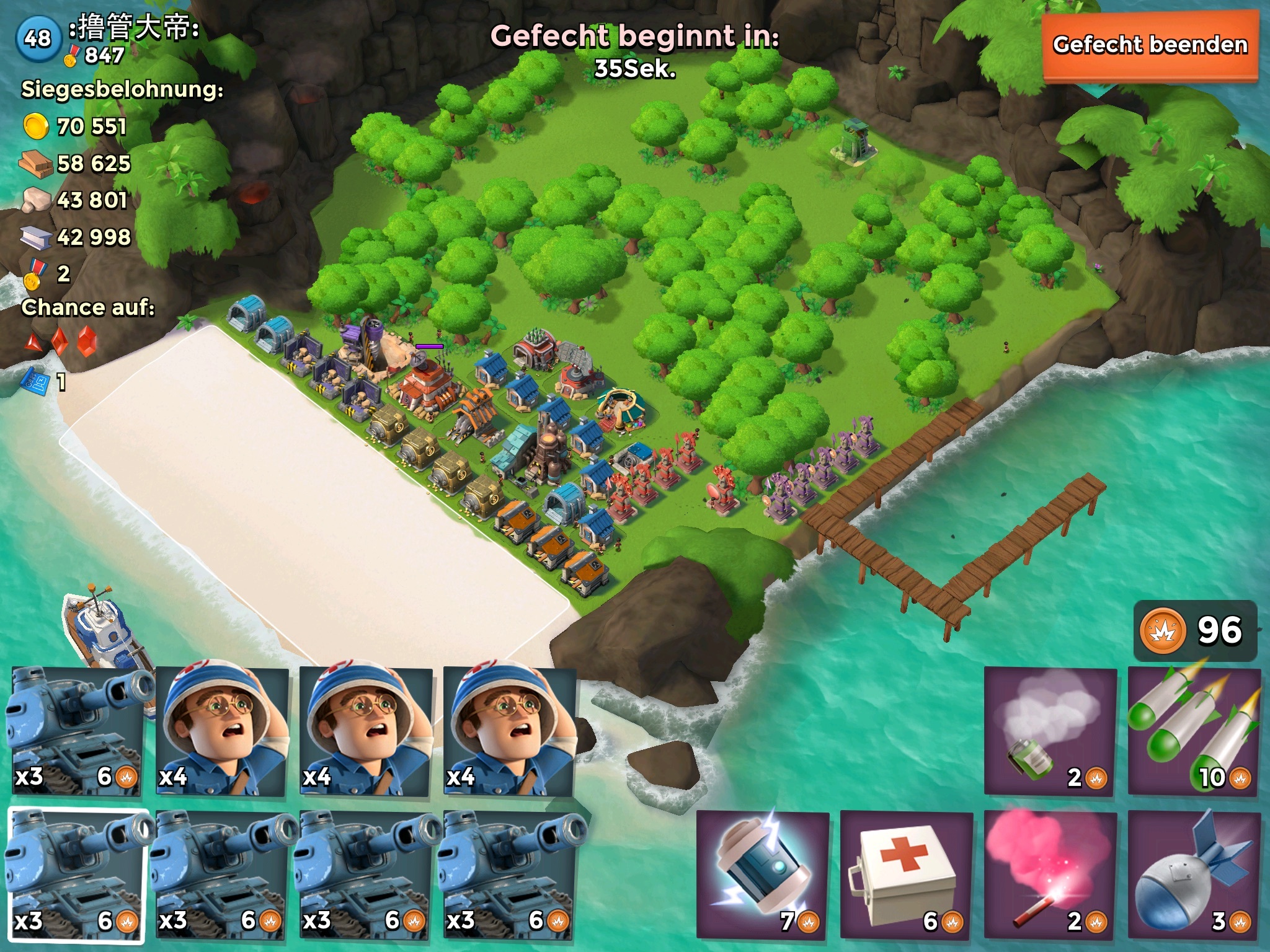
Task: Select the smoke screen gunboat ability
Action: [1050, 731]
